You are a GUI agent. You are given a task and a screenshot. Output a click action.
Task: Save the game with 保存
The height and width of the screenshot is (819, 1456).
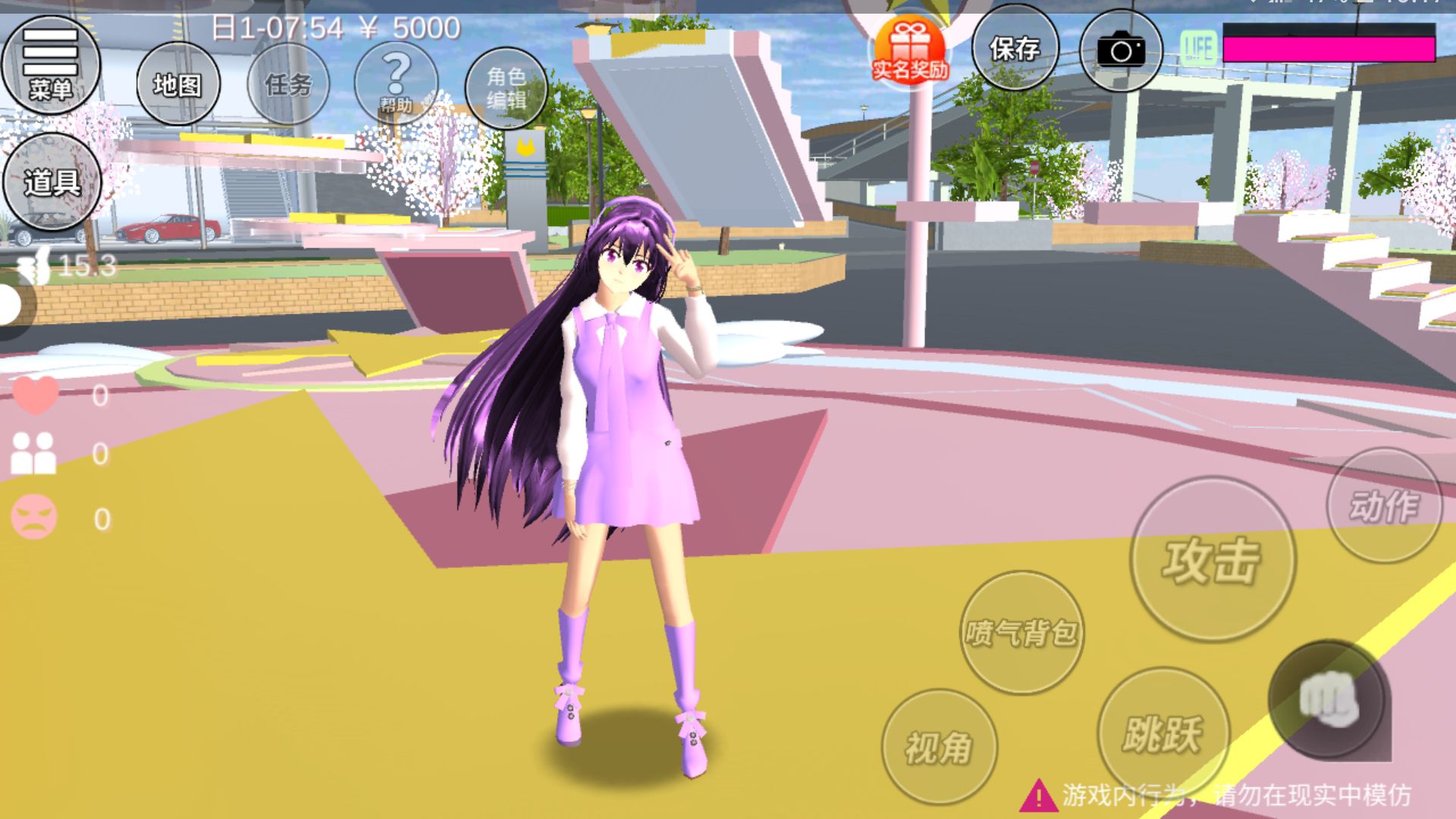[x=1015, y=50]
